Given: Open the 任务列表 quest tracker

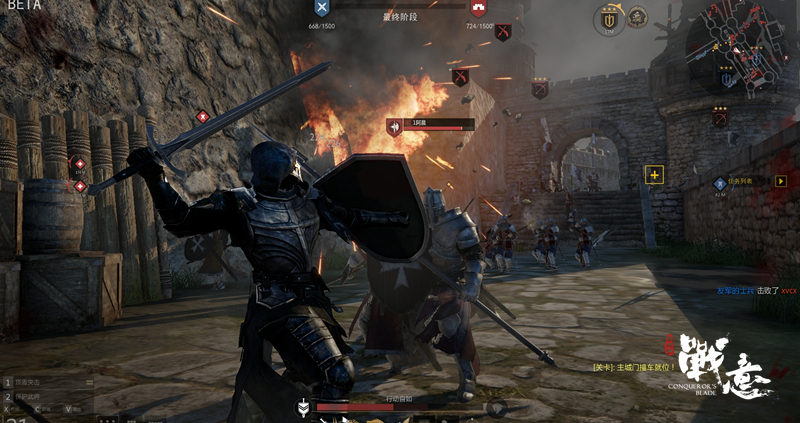Looking at the screenshot, I should pyautogui.click(x=744, y=182).
